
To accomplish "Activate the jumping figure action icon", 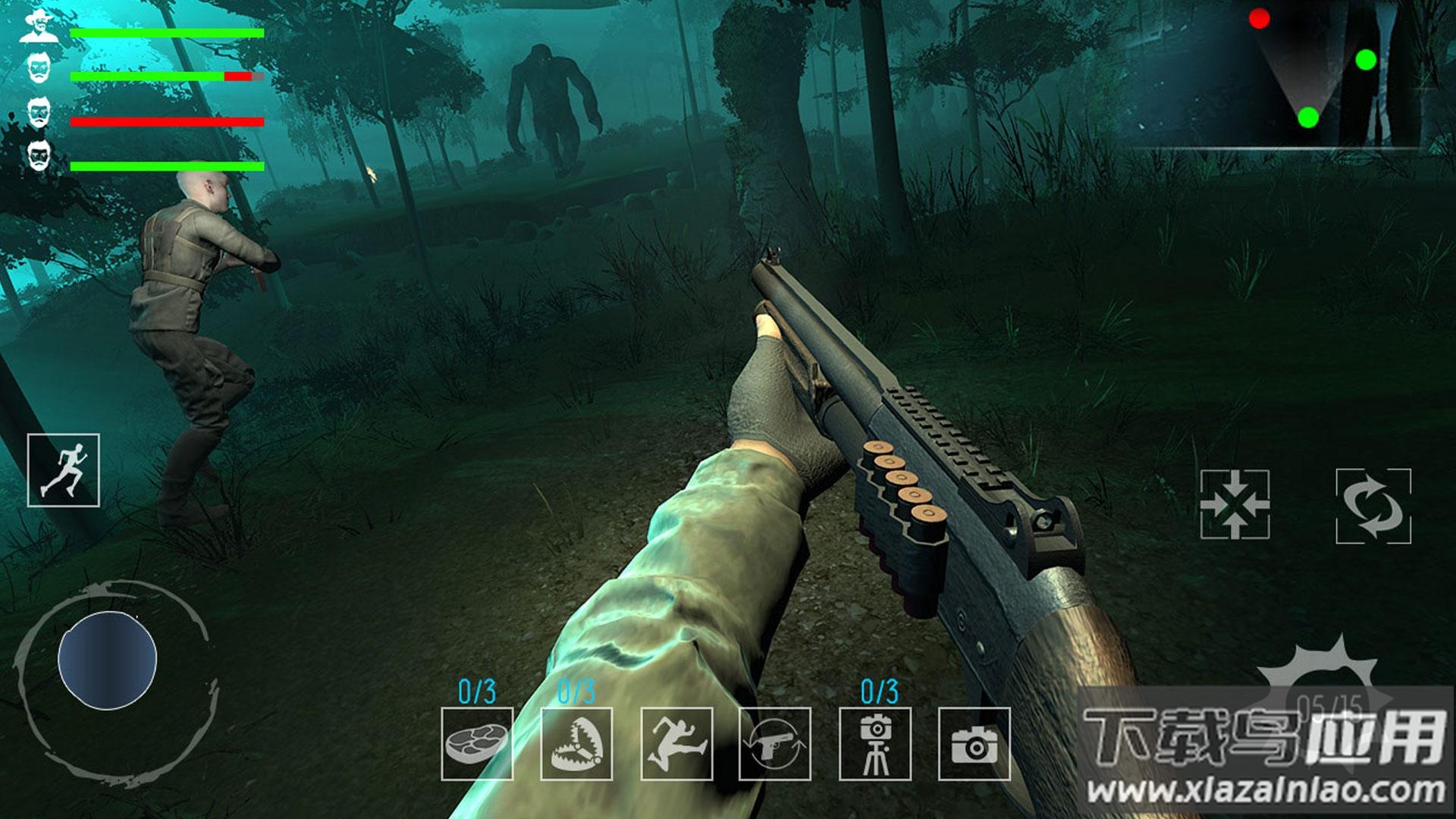I will (x=676, y=744).
